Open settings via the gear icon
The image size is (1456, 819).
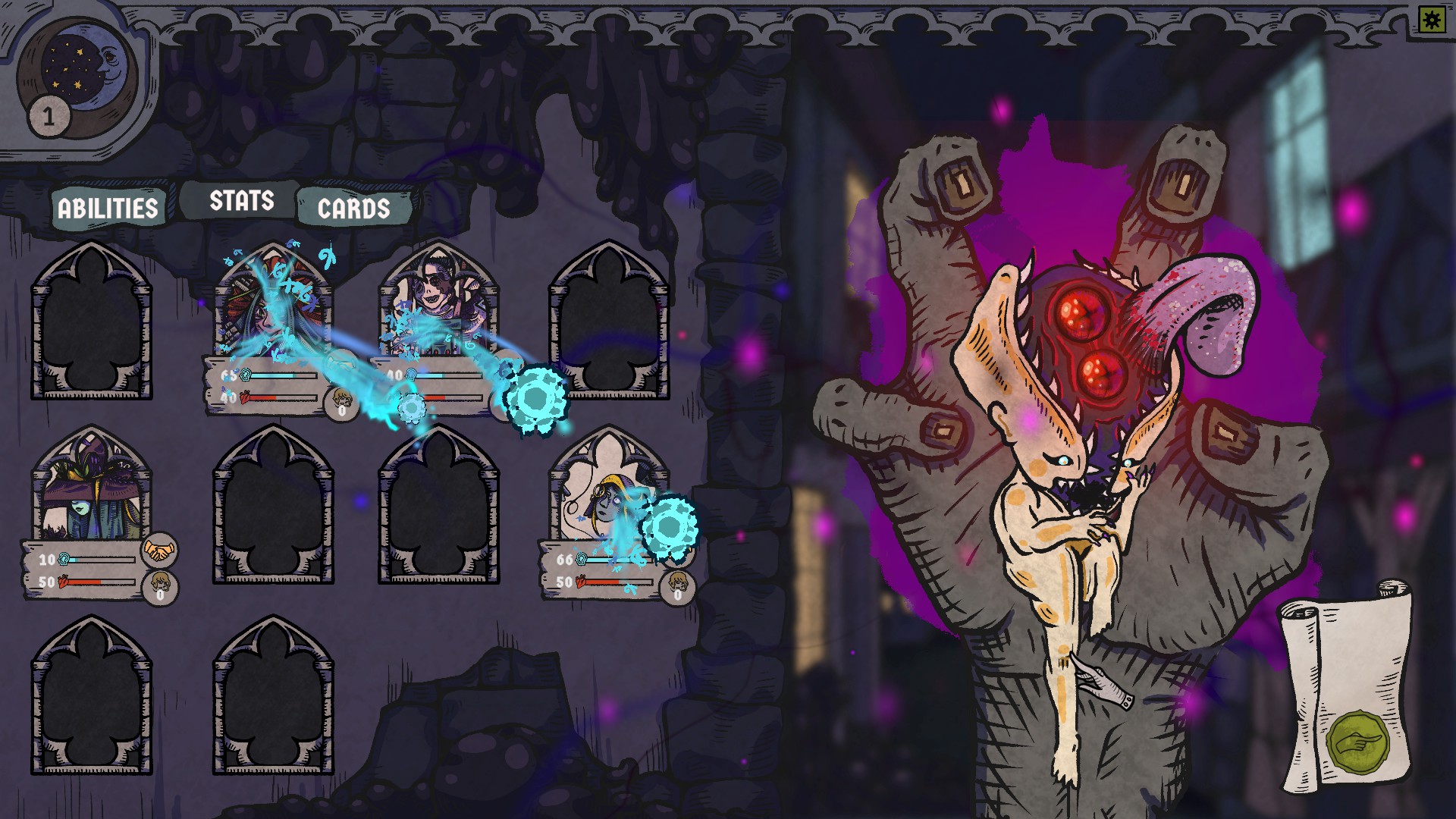click(1432, 20)
